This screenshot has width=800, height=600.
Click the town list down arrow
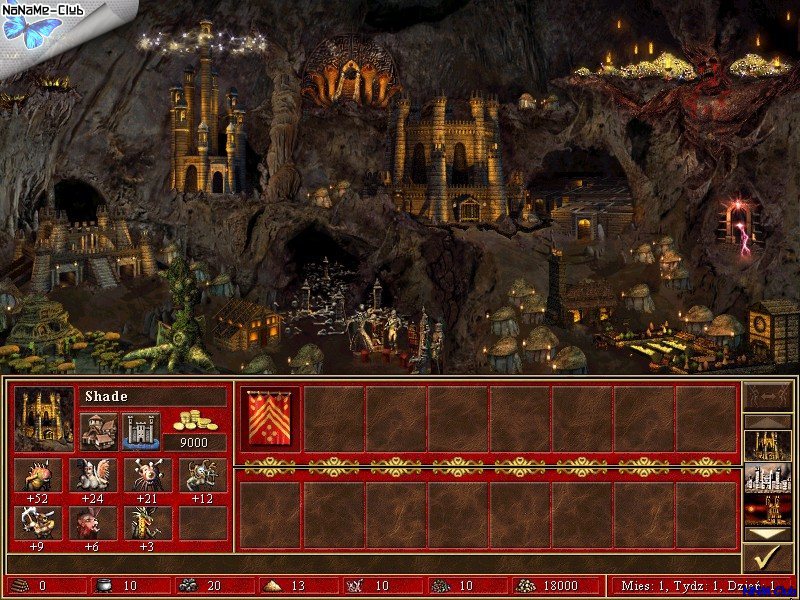pyautogui.click(x=768, y=534)
